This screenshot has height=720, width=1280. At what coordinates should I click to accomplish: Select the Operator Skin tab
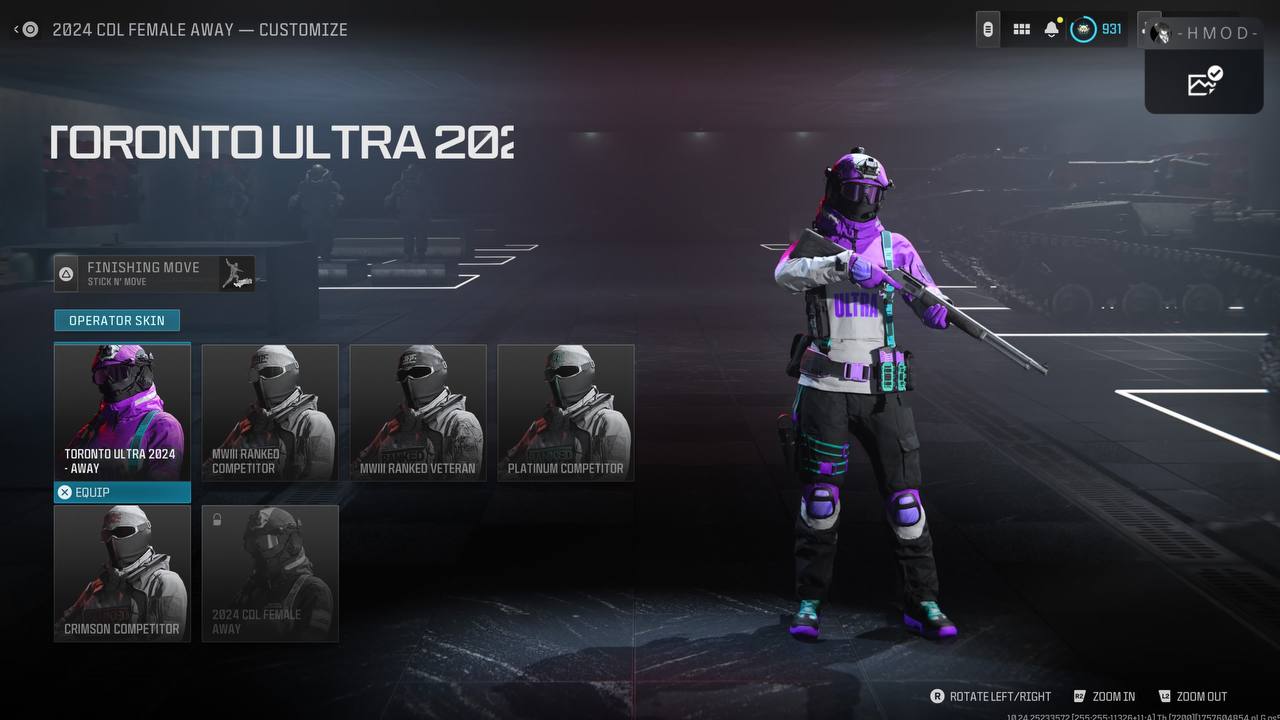pos(117,320)
